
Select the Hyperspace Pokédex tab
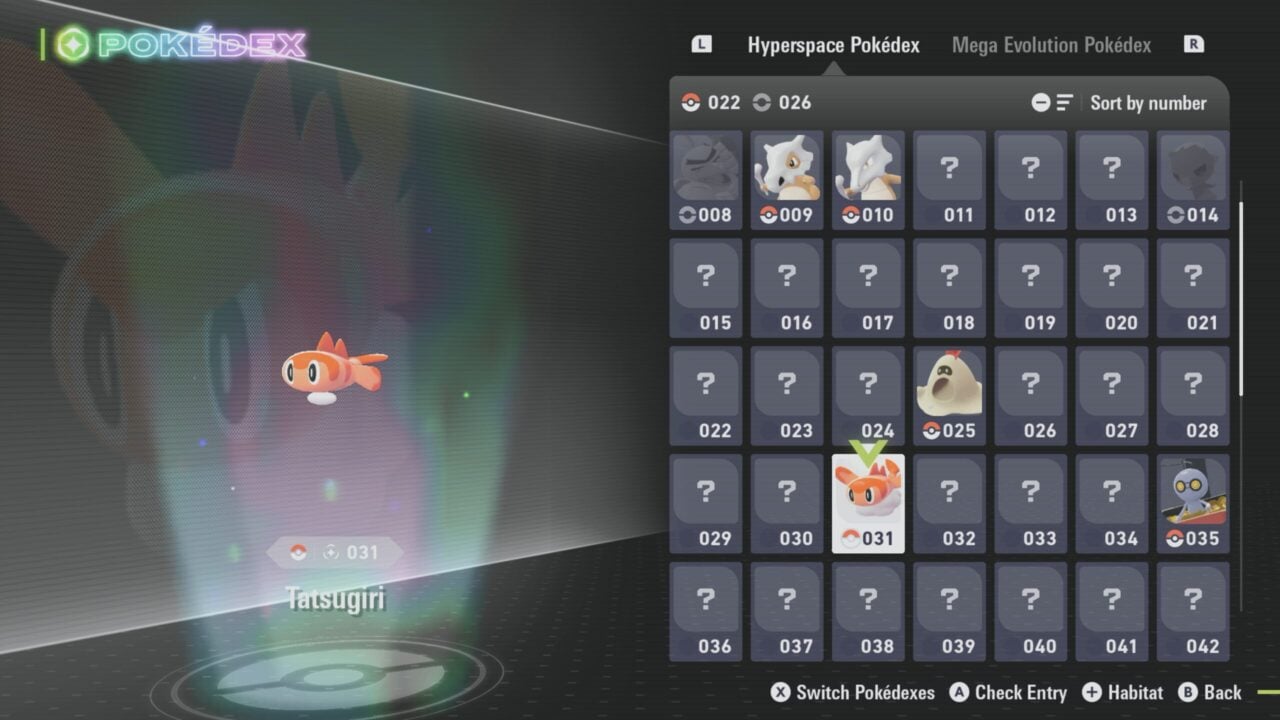[x=833, y=45]
